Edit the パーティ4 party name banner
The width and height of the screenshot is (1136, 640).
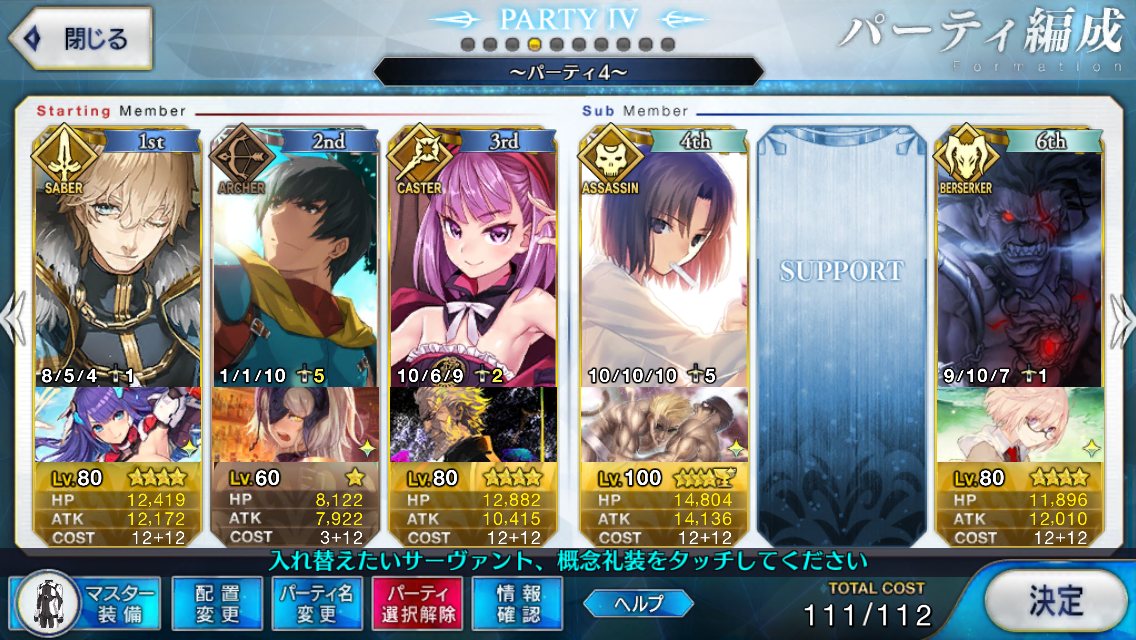coord(568,72)
